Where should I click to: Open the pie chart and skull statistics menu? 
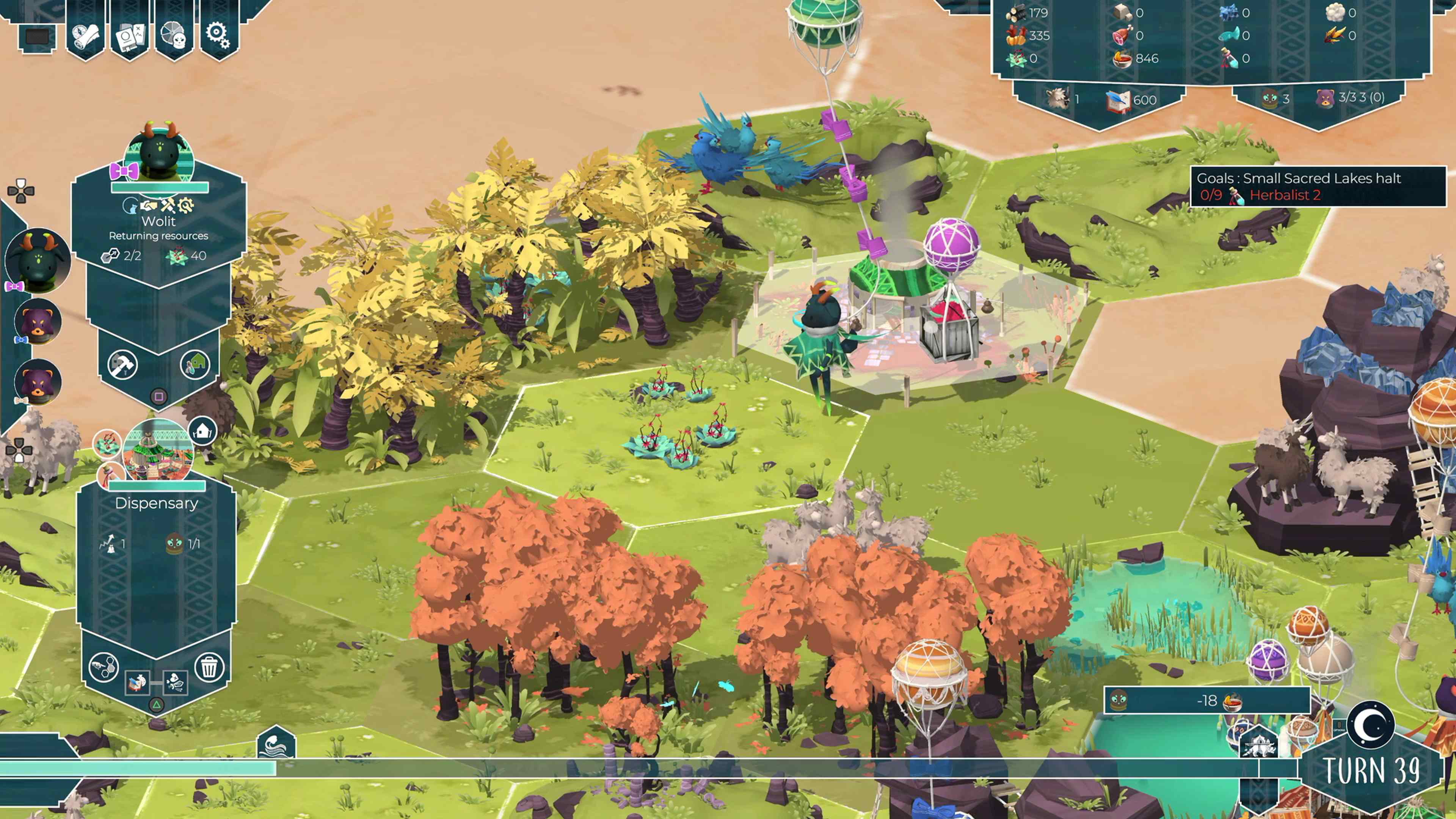pyautogui.click(x=174, y=35)
